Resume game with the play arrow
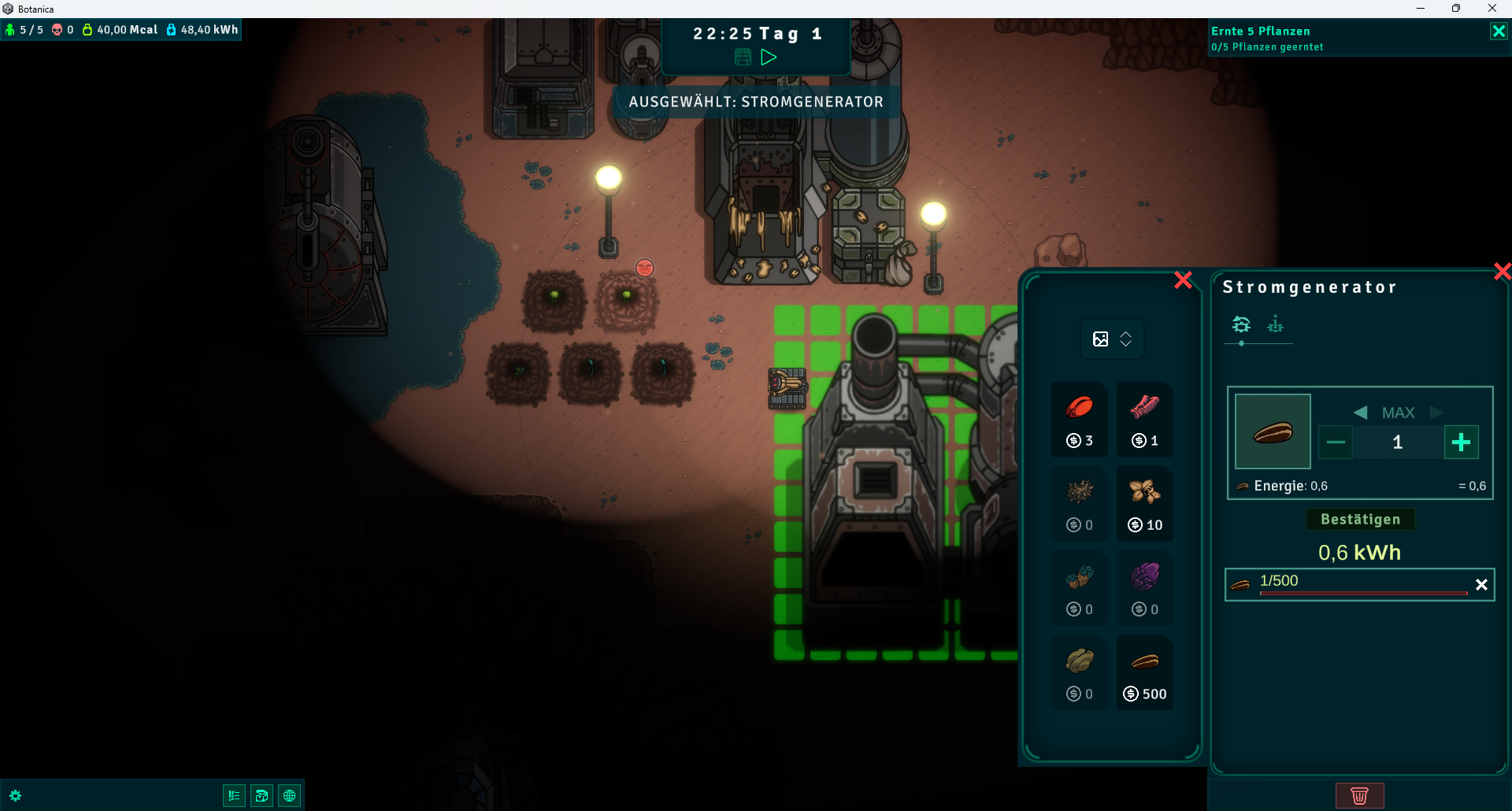 [769, 57]
